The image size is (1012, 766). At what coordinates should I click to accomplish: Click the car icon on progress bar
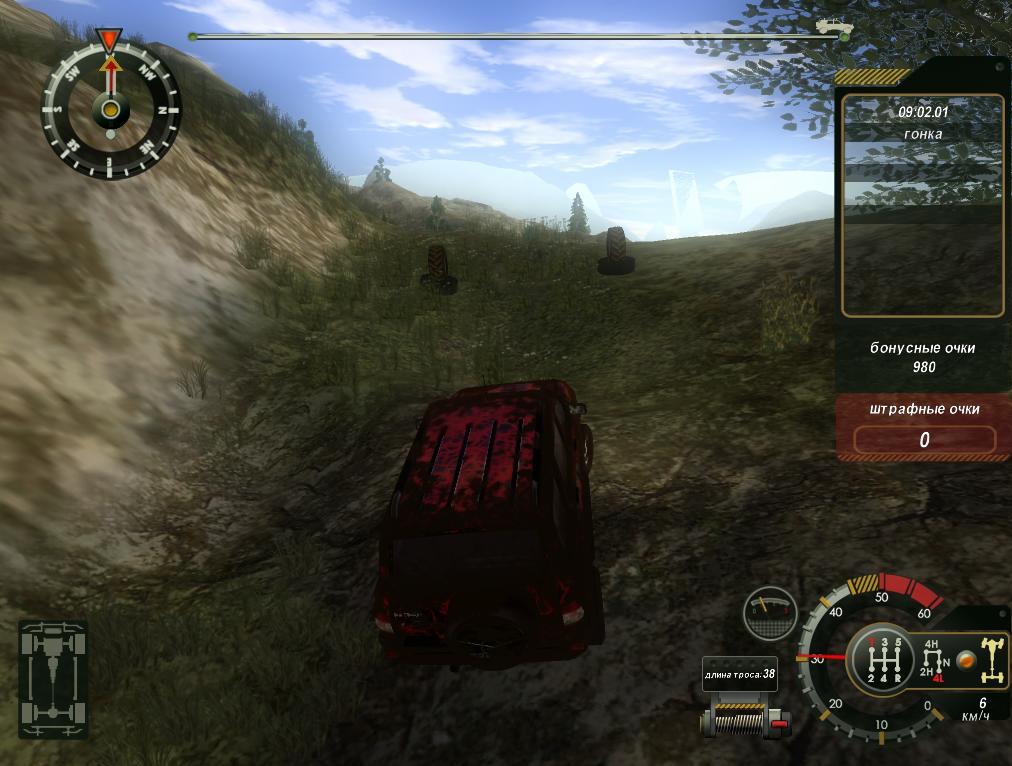pyautogui.click(x=830, y=25)
